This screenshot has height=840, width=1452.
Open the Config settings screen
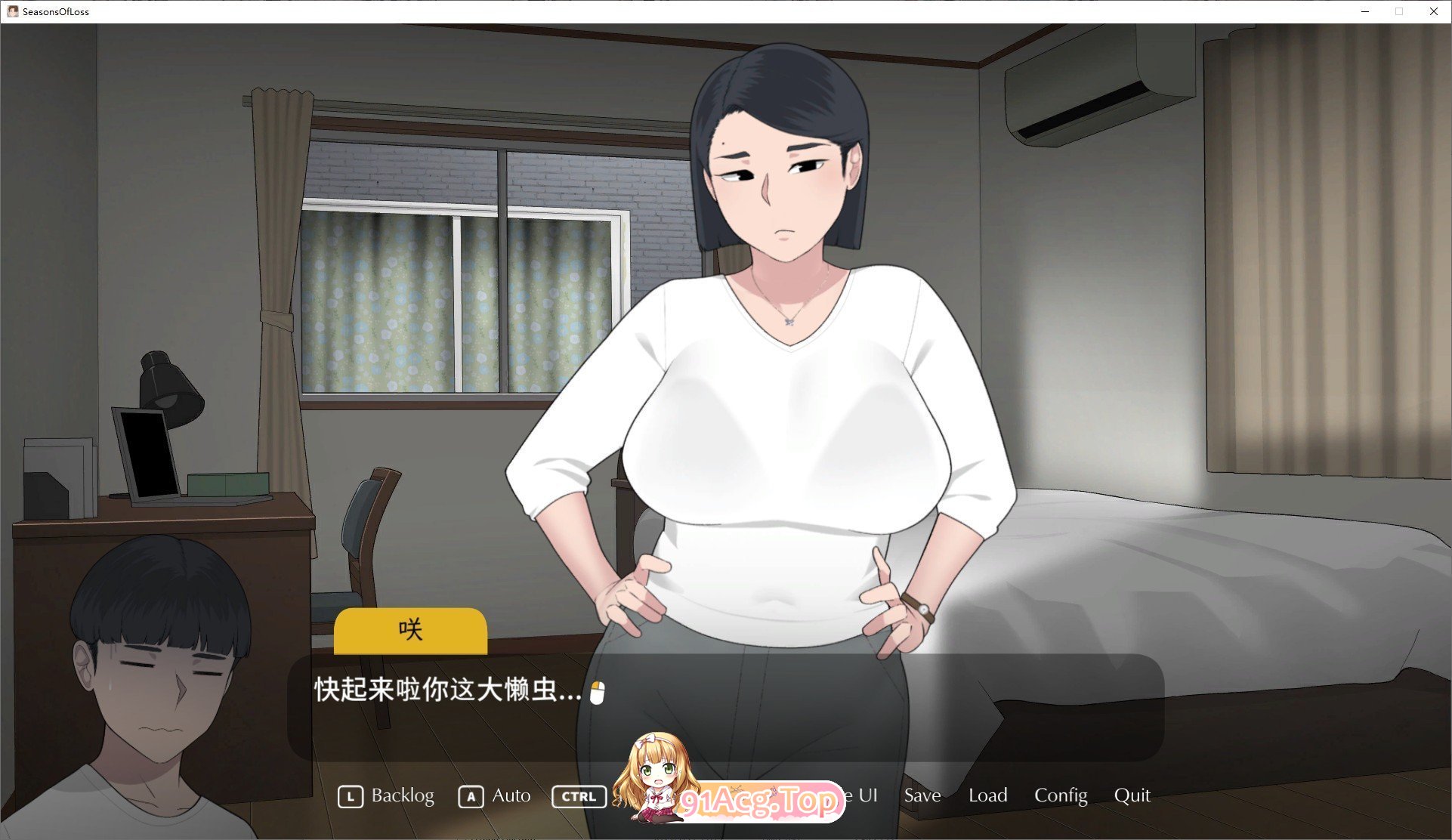click(x=1061, y=795)
